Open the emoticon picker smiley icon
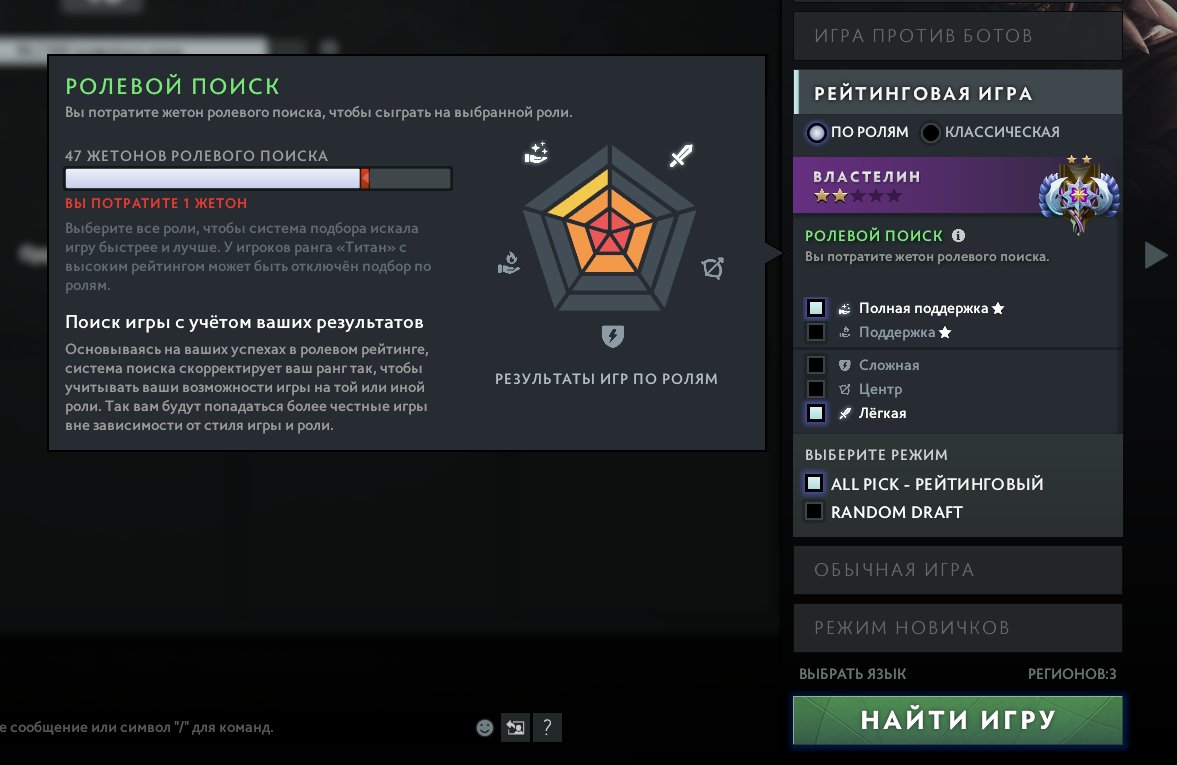This screenshot has width=1177, height=765. 485,728
